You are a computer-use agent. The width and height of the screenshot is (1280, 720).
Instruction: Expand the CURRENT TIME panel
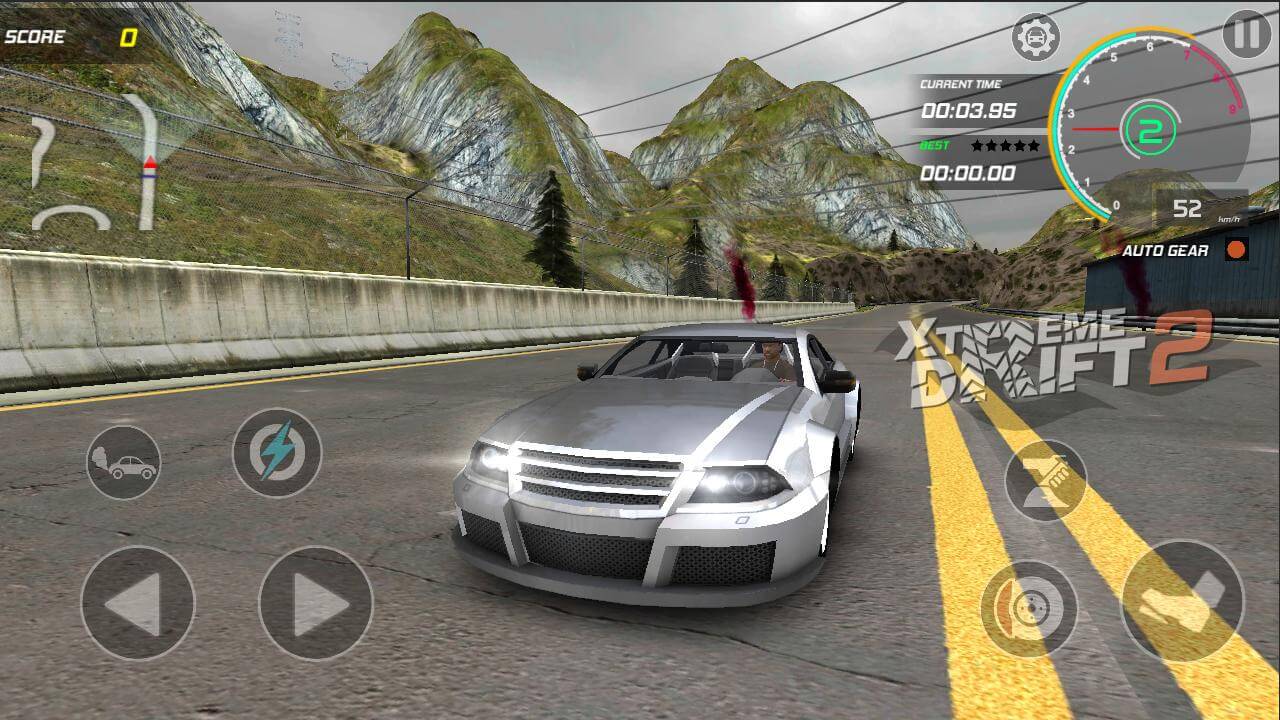[x=963, y=98]
